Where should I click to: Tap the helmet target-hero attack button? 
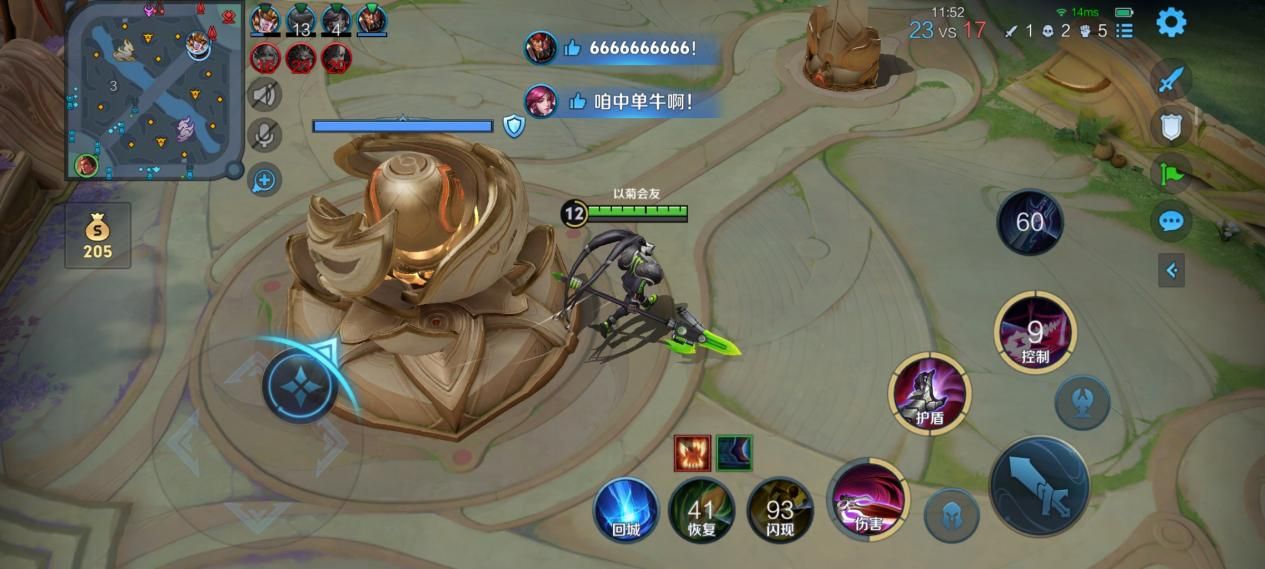951,516
